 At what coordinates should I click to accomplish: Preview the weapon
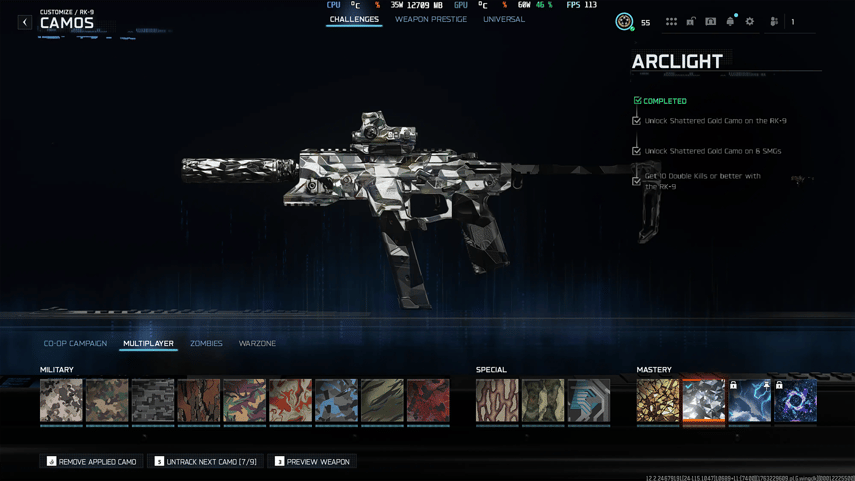312,461
